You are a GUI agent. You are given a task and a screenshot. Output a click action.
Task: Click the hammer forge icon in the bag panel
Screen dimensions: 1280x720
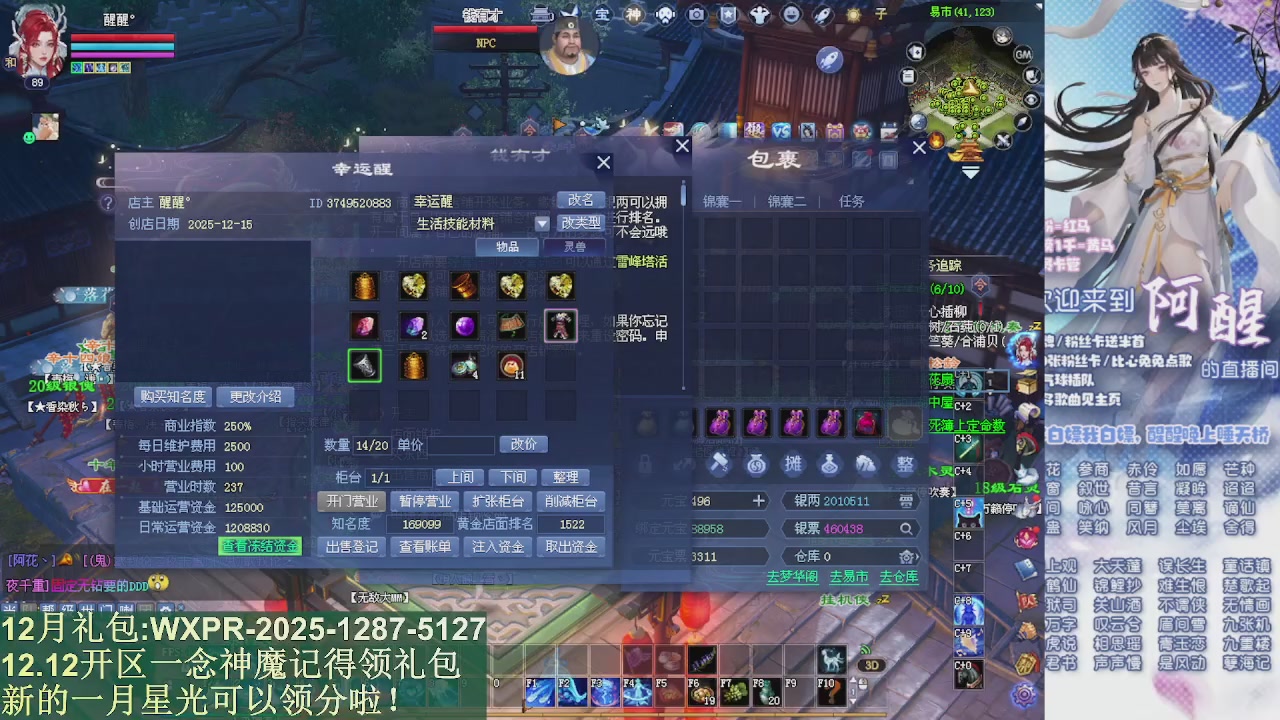pyautogui.click(x=719, y=463)
